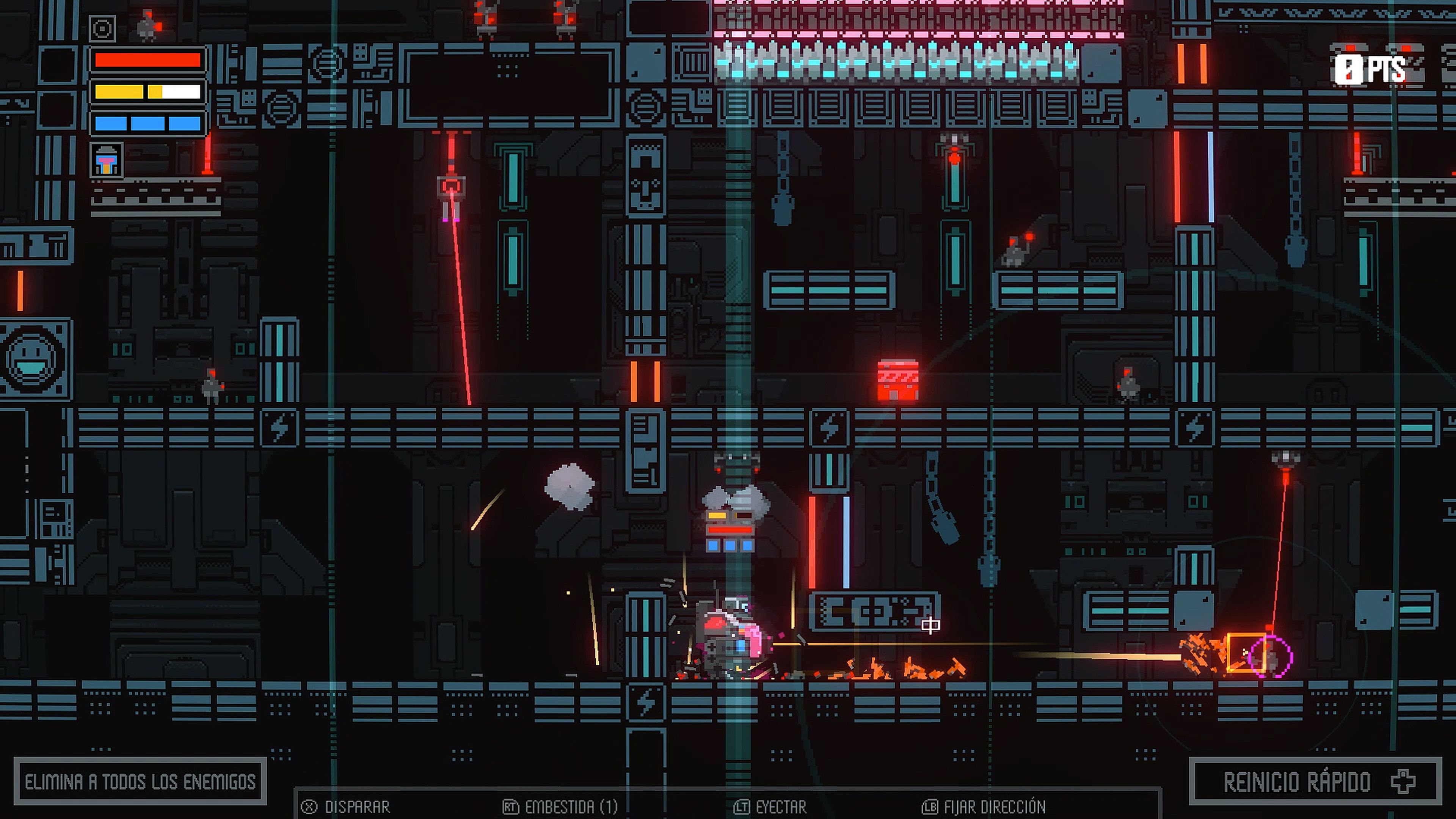Click the Reinicio Rápido button
Image resolution: width=1456 pixels, height=819 pixels.
pyautogui.click(x=1313, y=782)
